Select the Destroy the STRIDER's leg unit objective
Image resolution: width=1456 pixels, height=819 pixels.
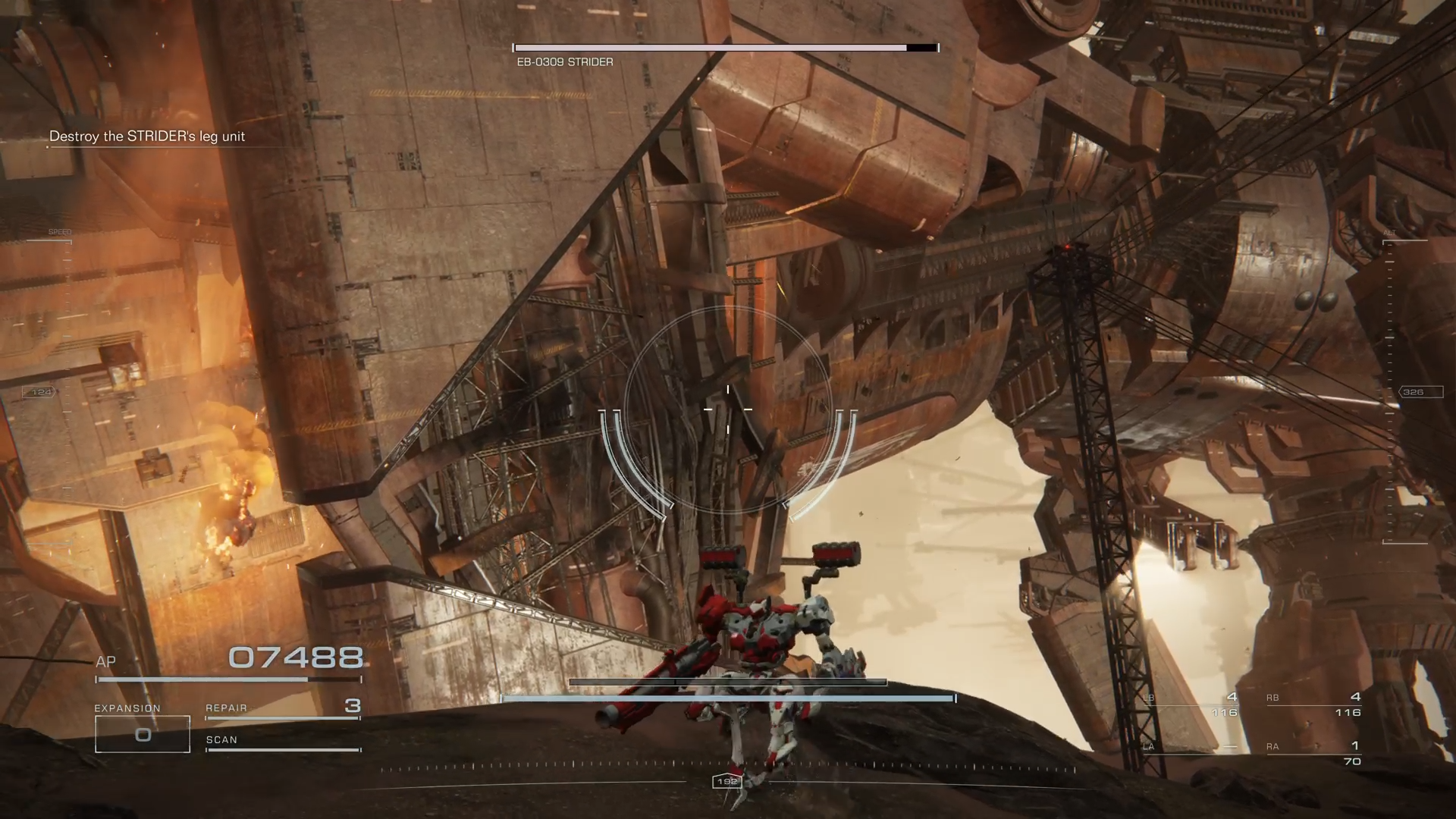click(x=147, y=136)
